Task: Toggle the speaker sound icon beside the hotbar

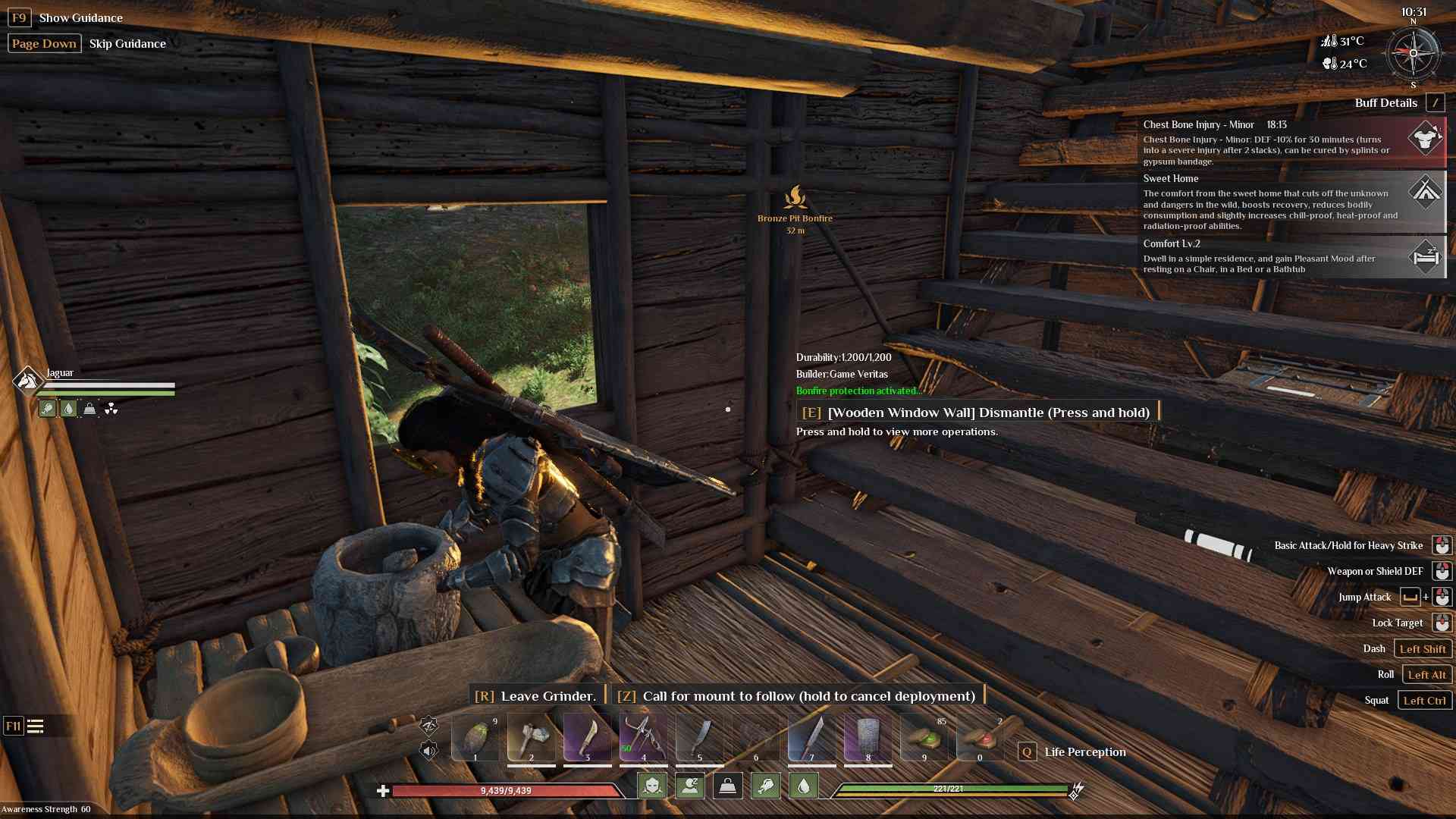Action: pos(428,751)
